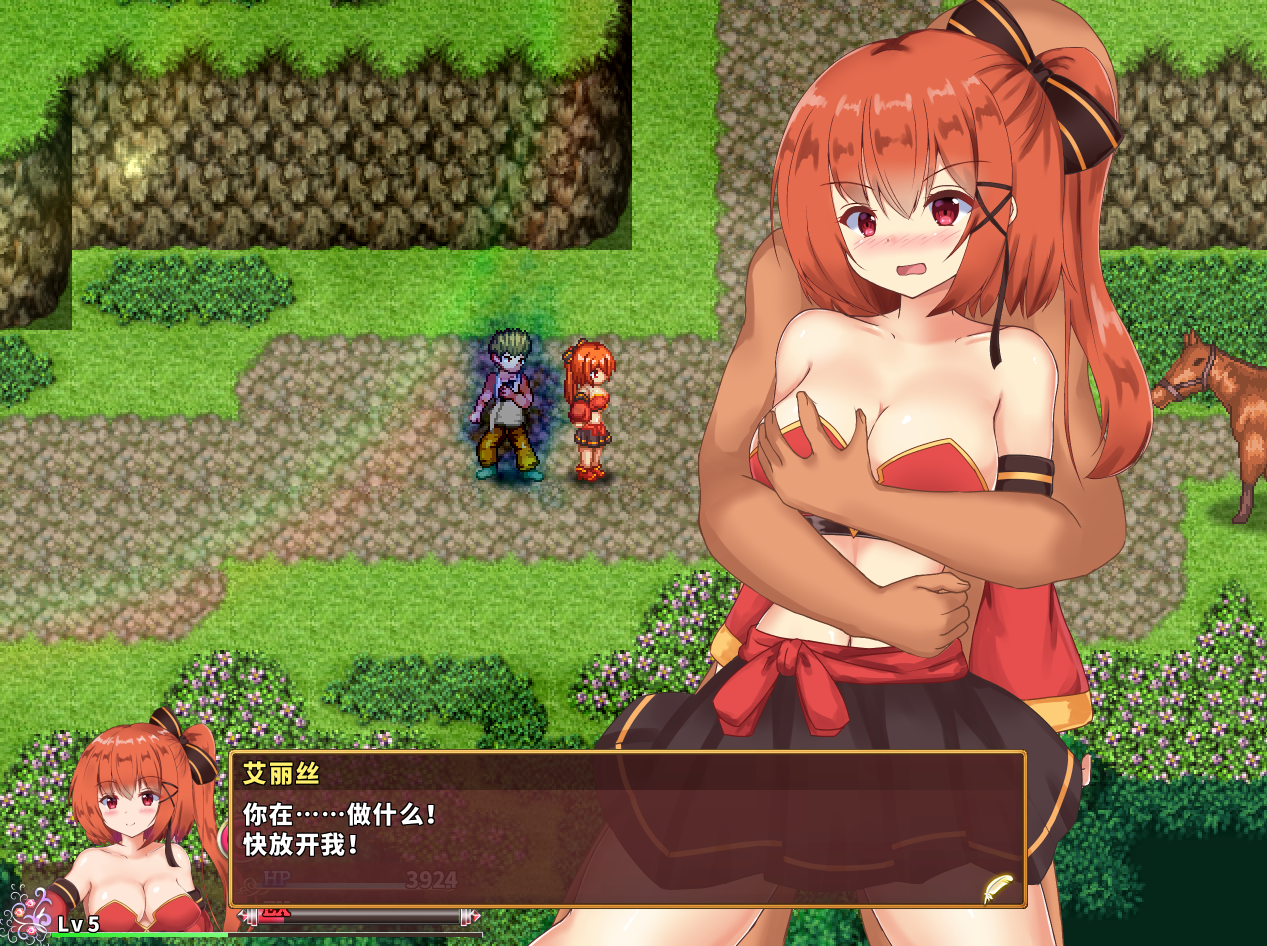The image size is (1267, 946).
Task: Click the feather icon to continue dialogue
Action: (997, 886)
